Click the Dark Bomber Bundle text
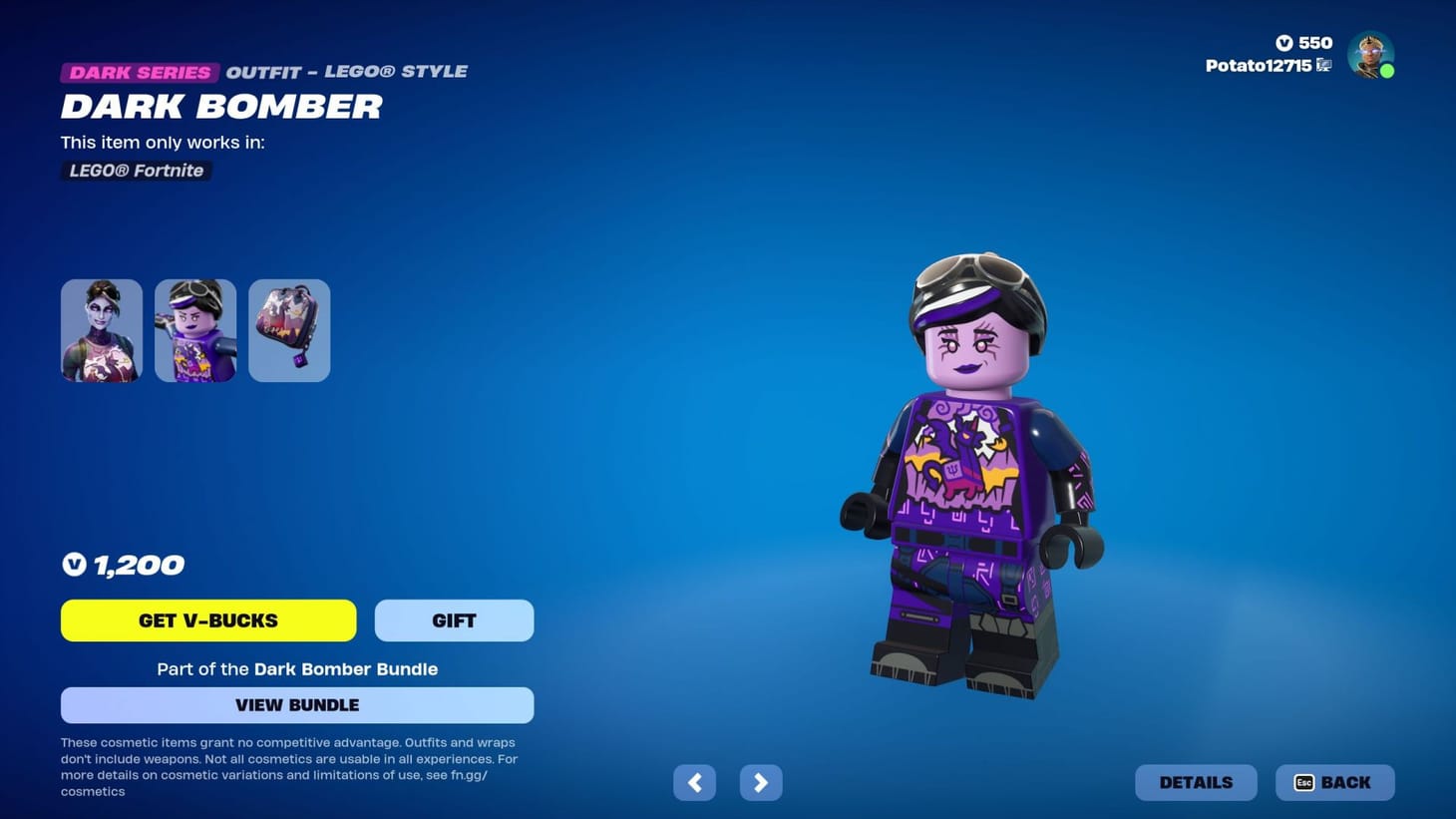1456x819 pixels. [346, 669]
